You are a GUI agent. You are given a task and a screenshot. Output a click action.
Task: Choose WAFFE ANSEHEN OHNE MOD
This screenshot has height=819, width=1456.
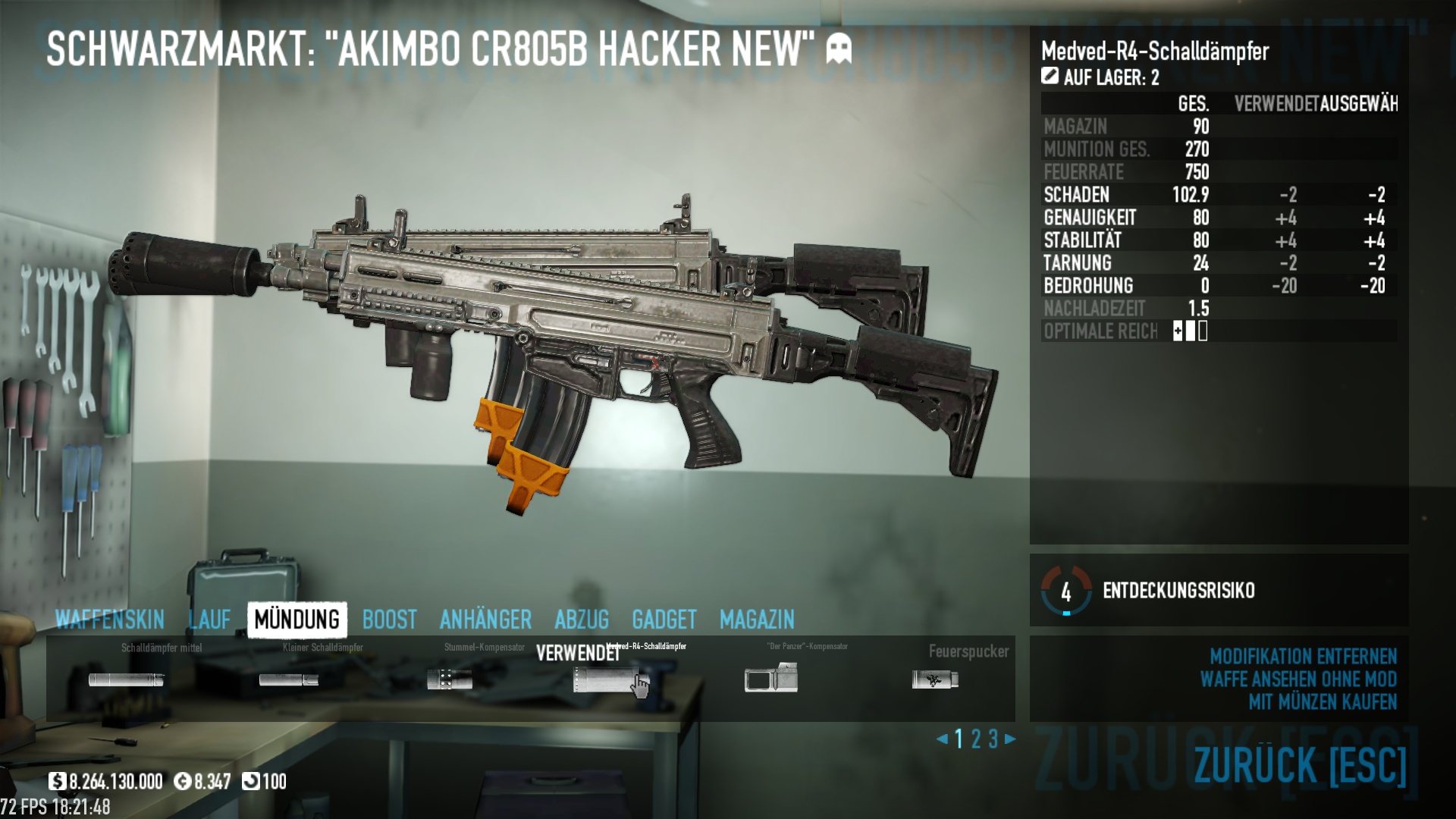tap(1298, 679)
